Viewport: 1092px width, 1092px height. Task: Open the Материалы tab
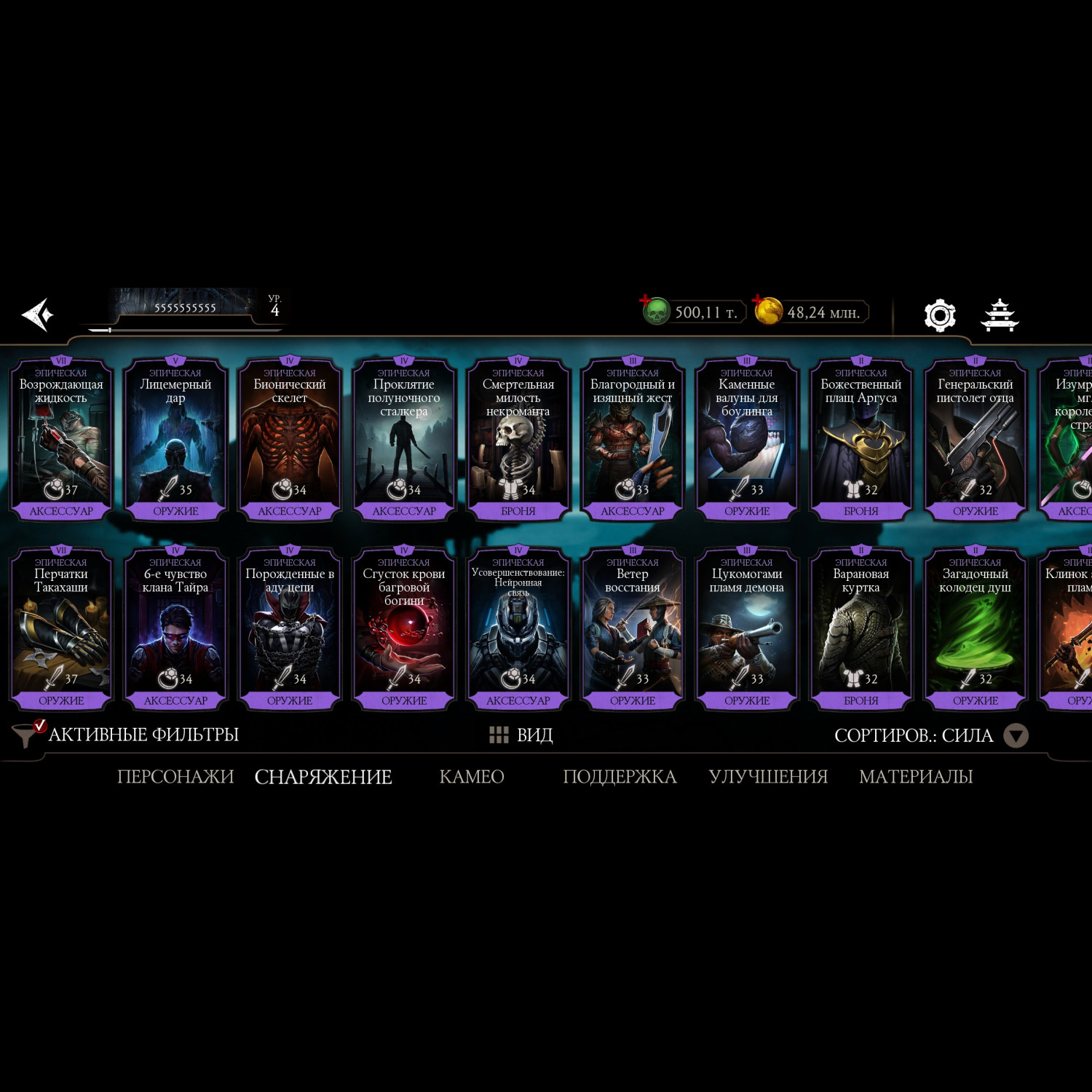click(x=916, y=777)
